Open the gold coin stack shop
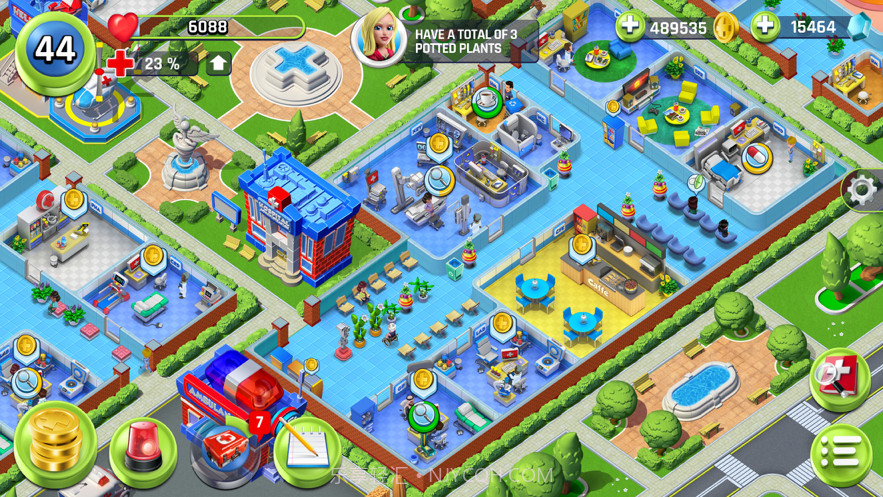The height and width of the screenshot is (497, 883). point(55,443)
